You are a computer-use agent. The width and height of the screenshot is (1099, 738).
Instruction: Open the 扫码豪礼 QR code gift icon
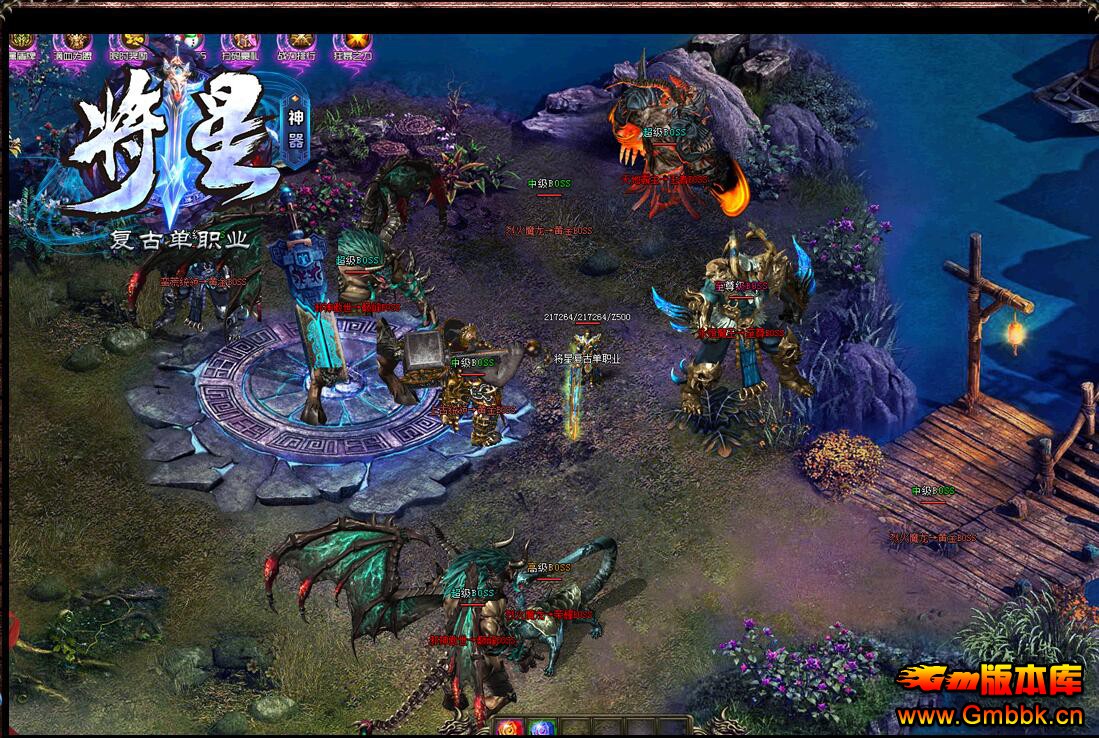coord(240,47)
